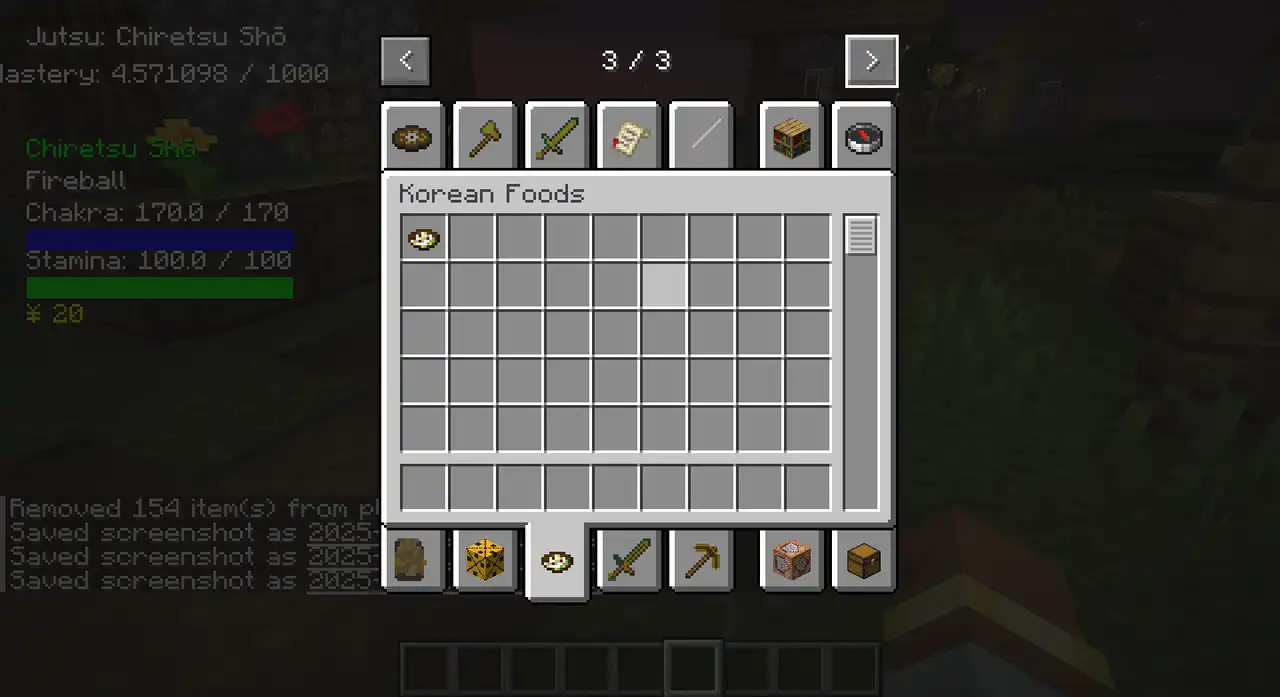Go to the previous creative tab page
This screenshot has width=1280, height=697.
(x=405, y=61)
